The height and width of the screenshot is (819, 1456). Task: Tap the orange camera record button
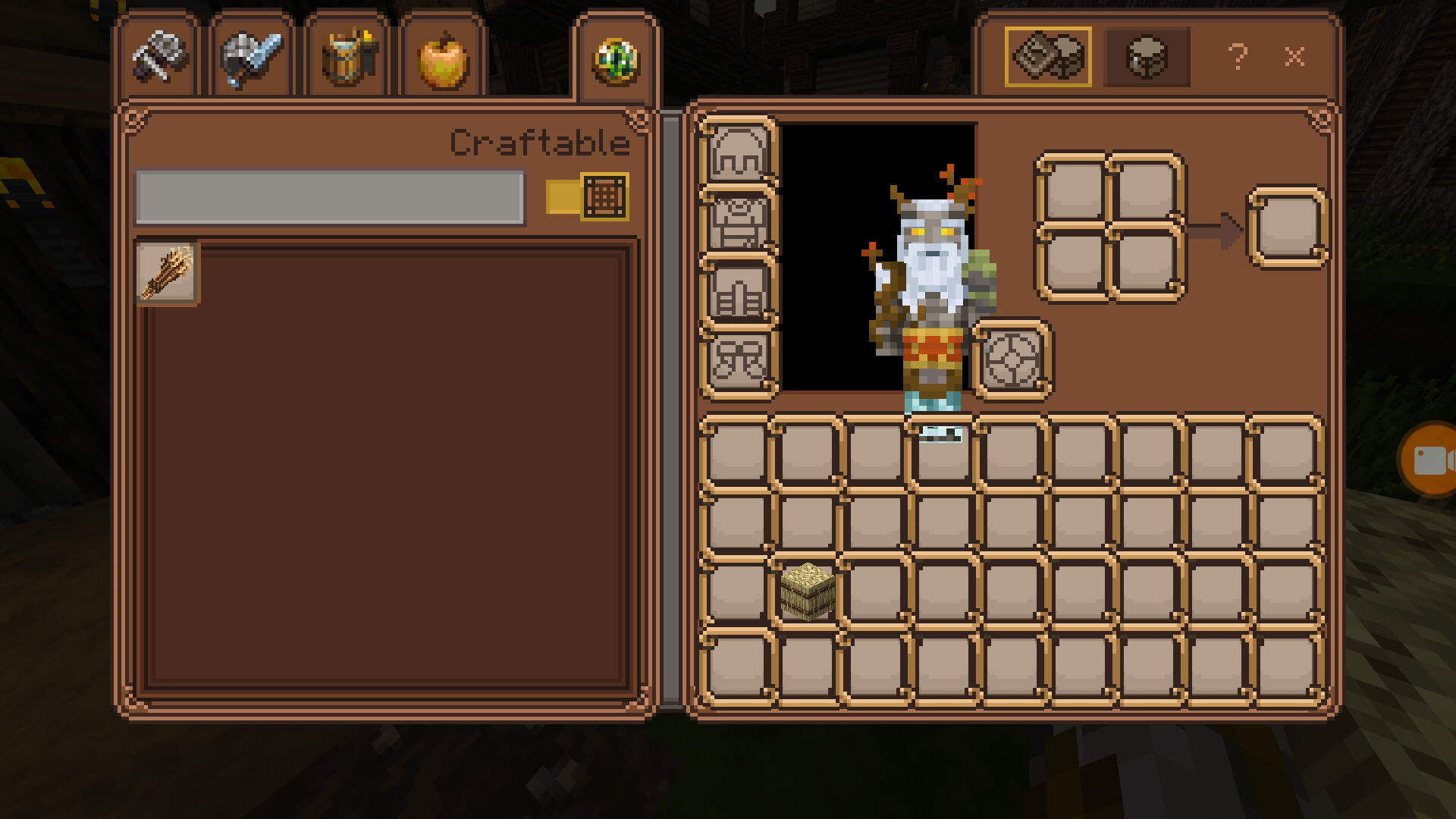pyautogui.click(x=1429, y=460)
